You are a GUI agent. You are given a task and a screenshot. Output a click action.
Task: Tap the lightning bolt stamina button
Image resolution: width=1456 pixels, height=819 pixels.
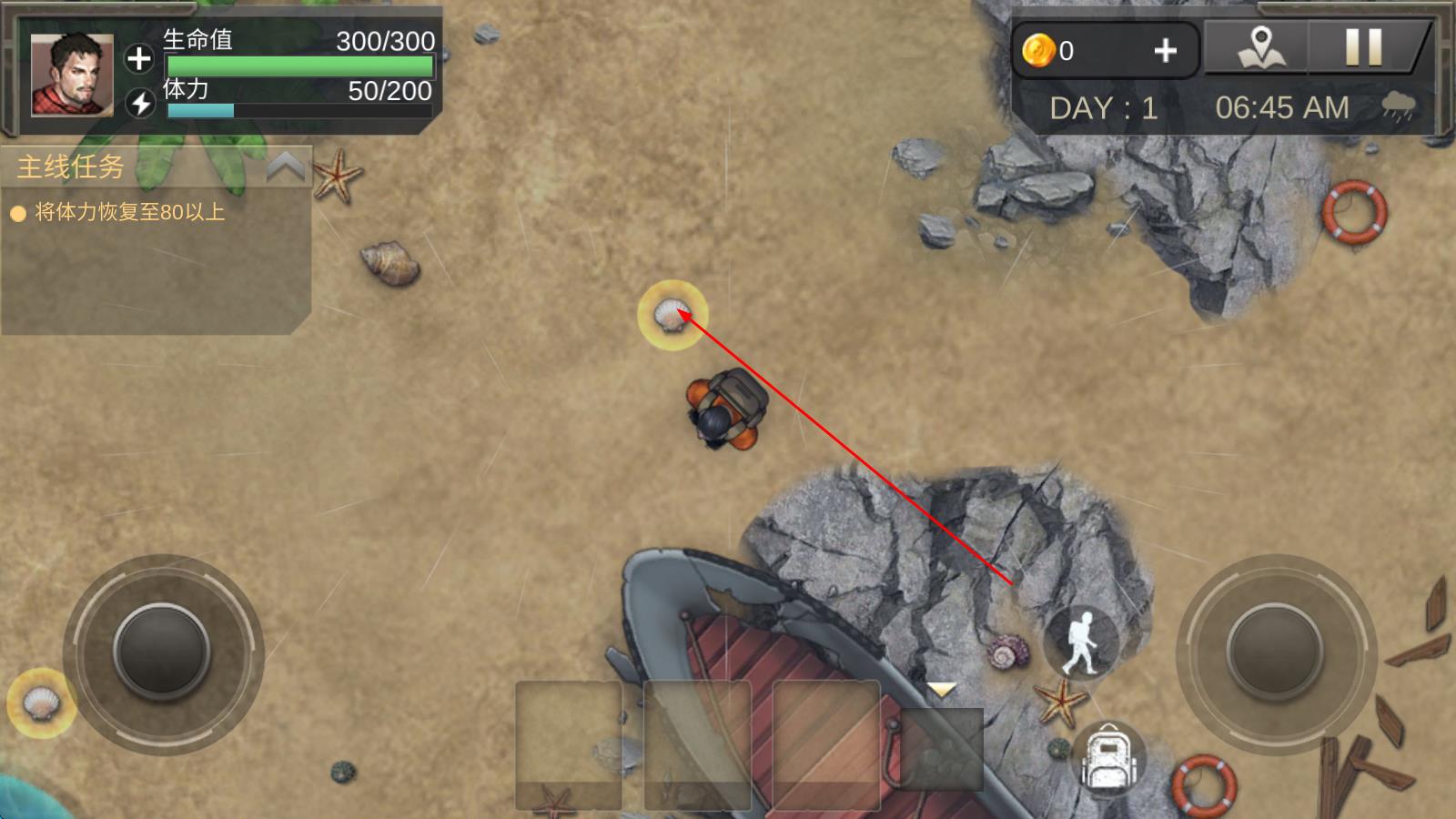click(140, 103)
